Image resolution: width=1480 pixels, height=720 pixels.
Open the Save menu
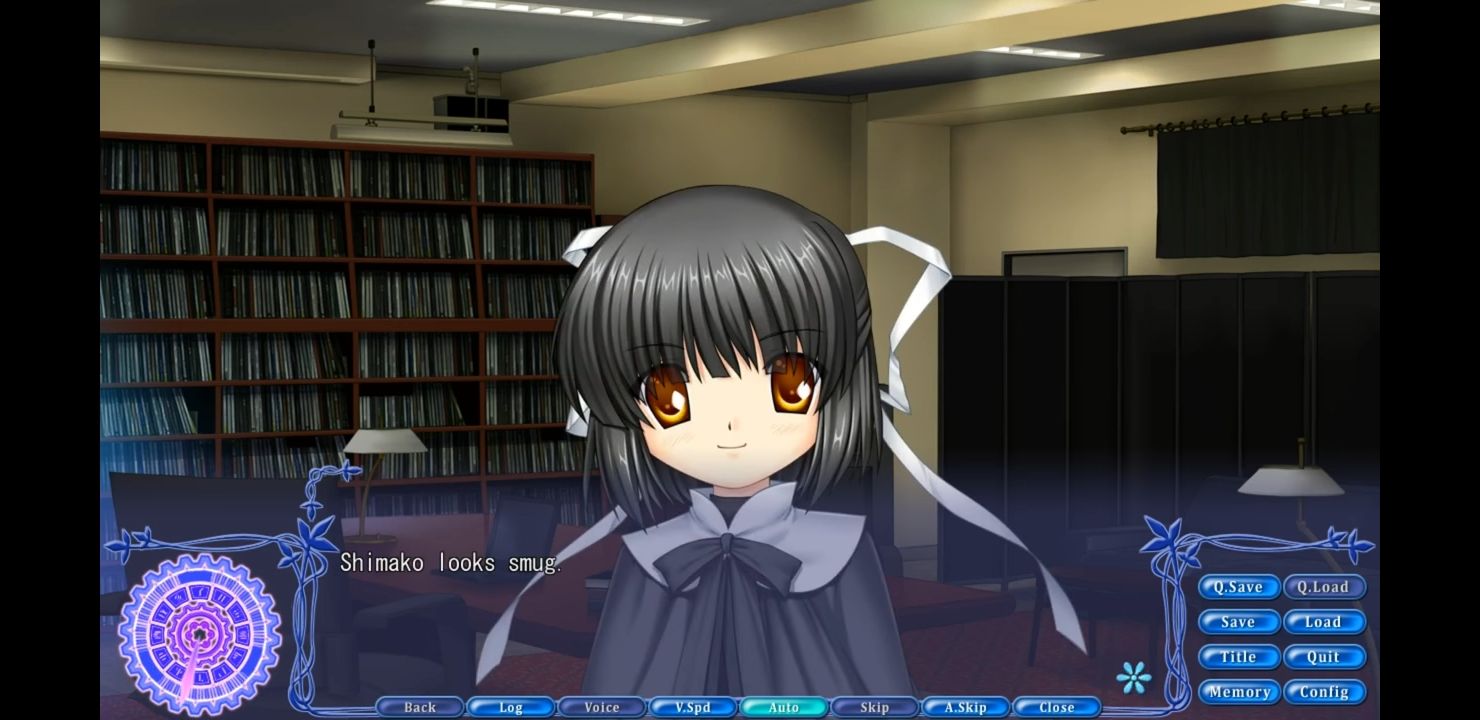point(1239,622)
